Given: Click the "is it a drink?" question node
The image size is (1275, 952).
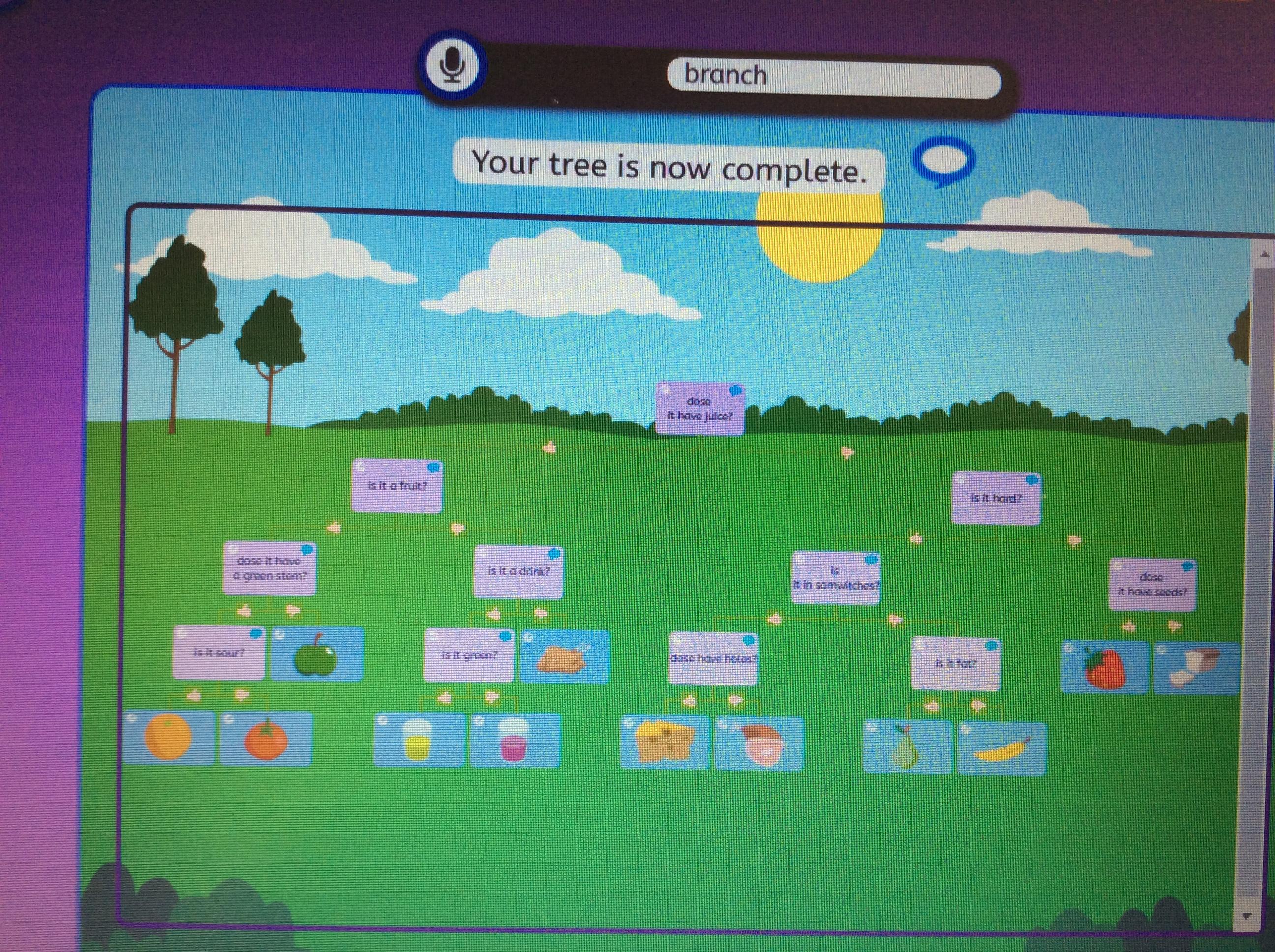Looking at the screenshot, I should click(517, 572).
